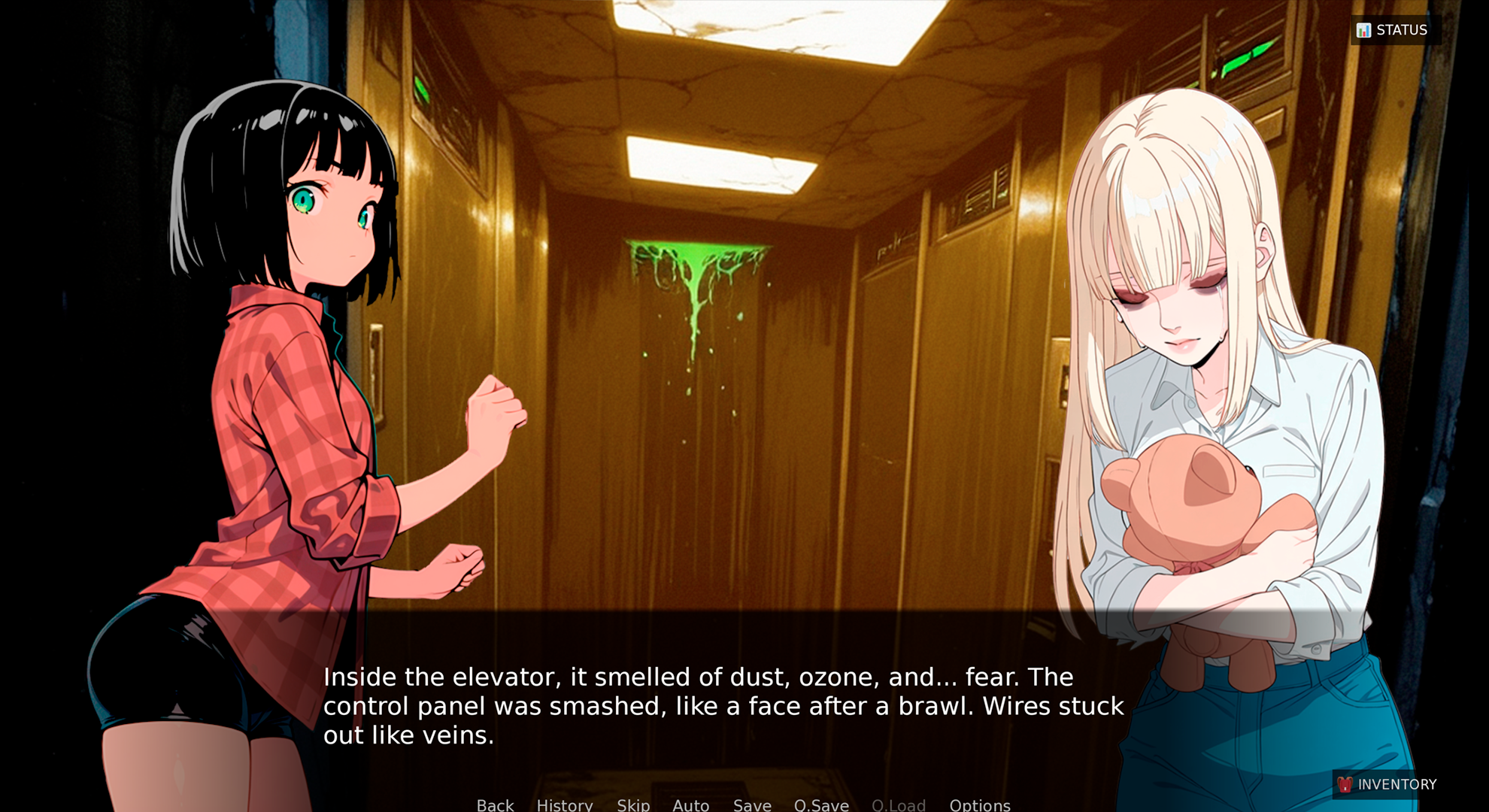This screenshot has width=1489, height=812.
Task: Open the STATUS panel
Action: [x=1393, y=30]
